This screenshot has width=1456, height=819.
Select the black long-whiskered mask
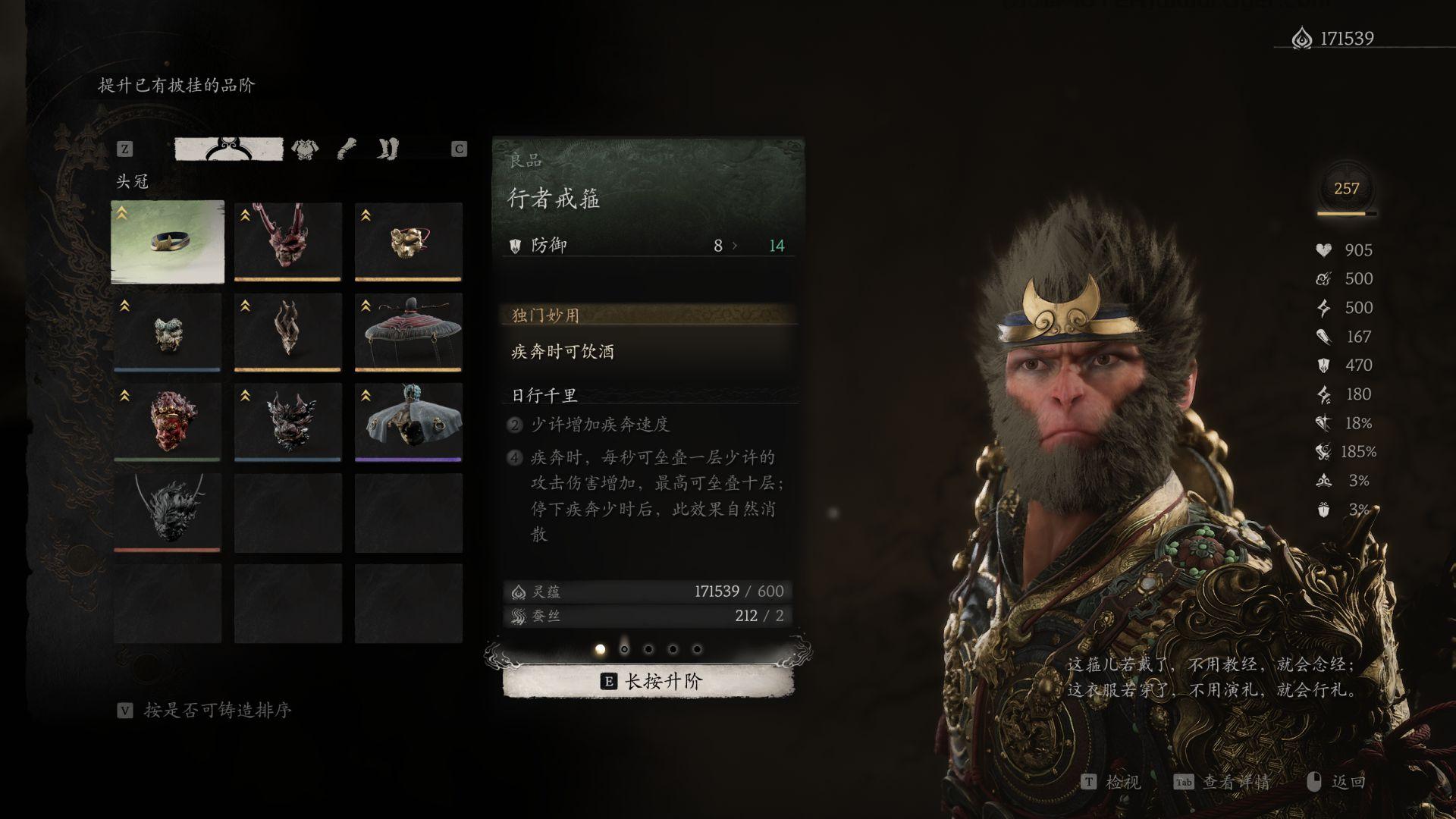tap(168, 512)
